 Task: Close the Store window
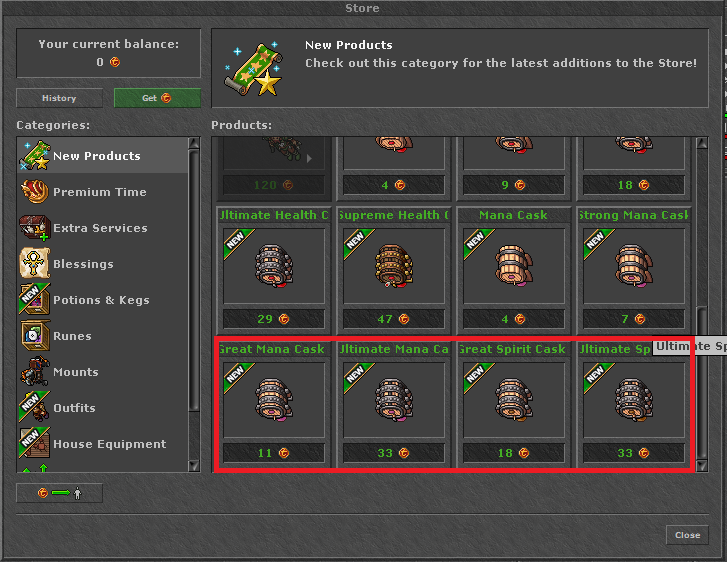tap(687, 535)
